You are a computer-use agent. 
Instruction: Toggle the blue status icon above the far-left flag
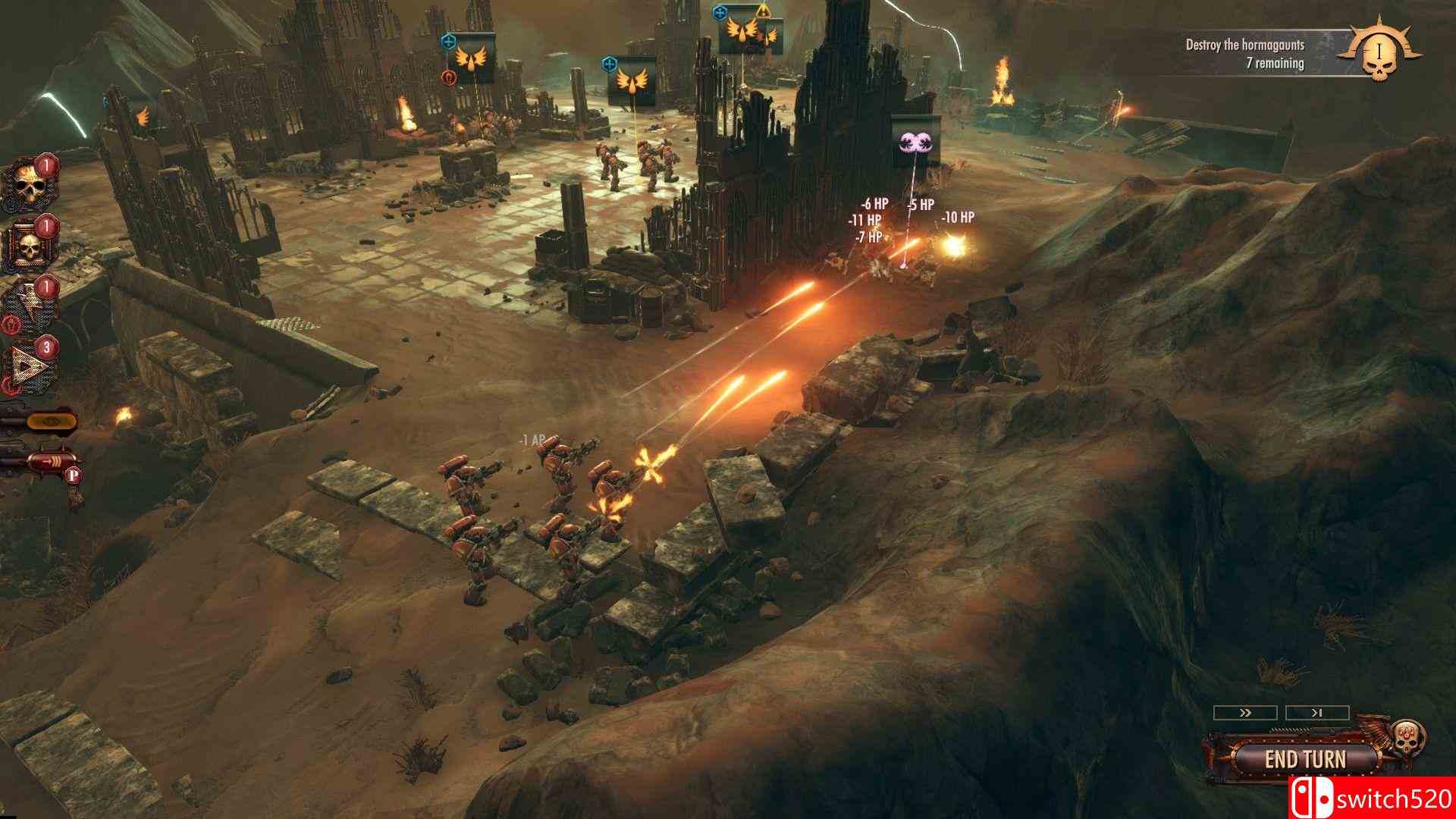(449, 41)
